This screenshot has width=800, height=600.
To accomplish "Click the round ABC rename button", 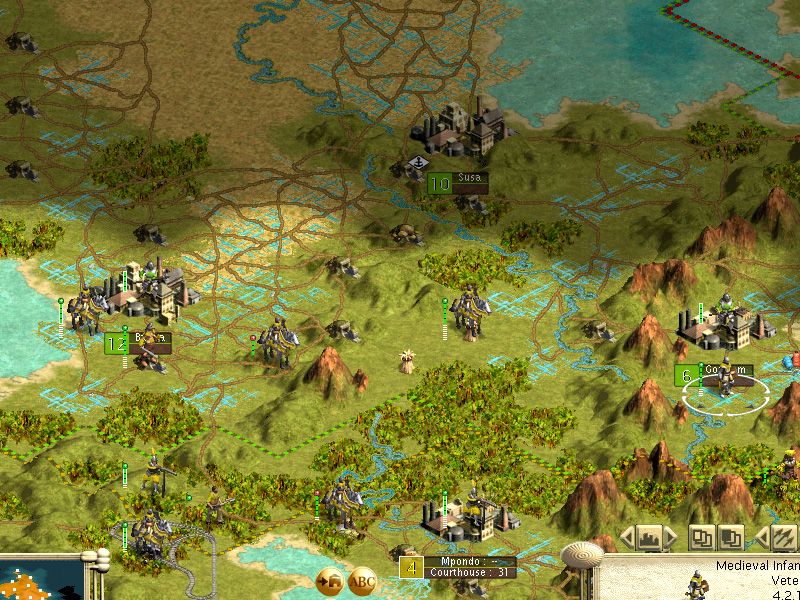I will [362, 581].
